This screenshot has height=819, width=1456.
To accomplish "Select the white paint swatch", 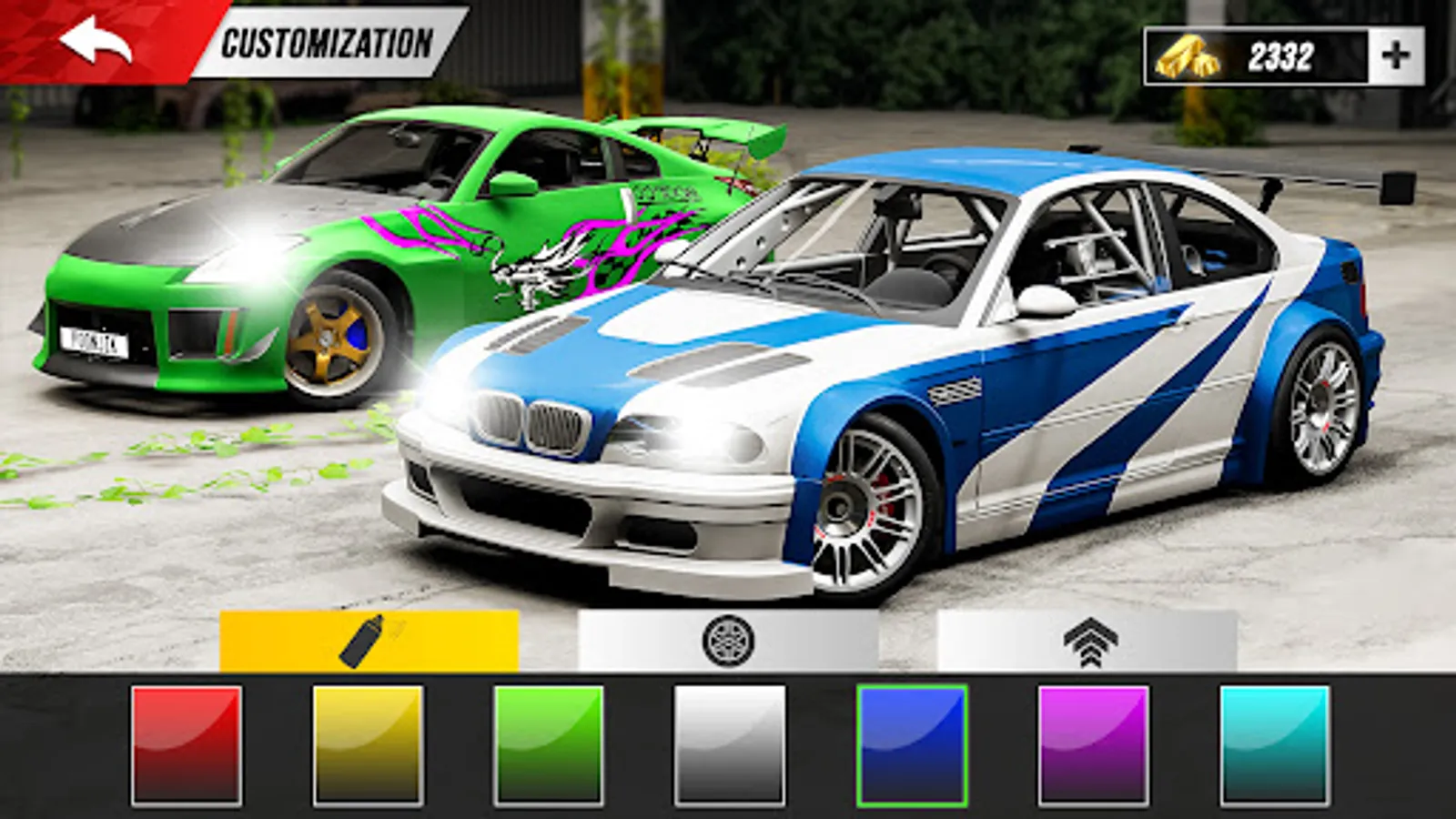I will coord(726,743).
